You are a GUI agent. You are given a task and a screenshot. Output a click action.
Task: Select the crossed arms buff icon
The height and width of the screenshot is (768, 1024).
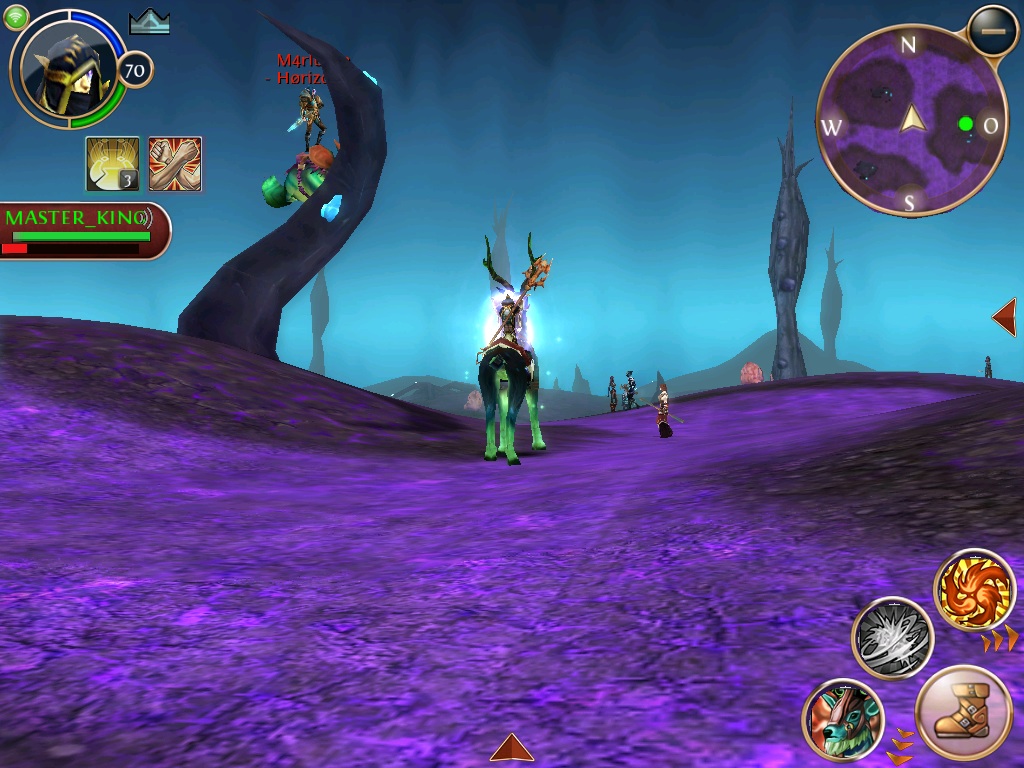(175, 163)
